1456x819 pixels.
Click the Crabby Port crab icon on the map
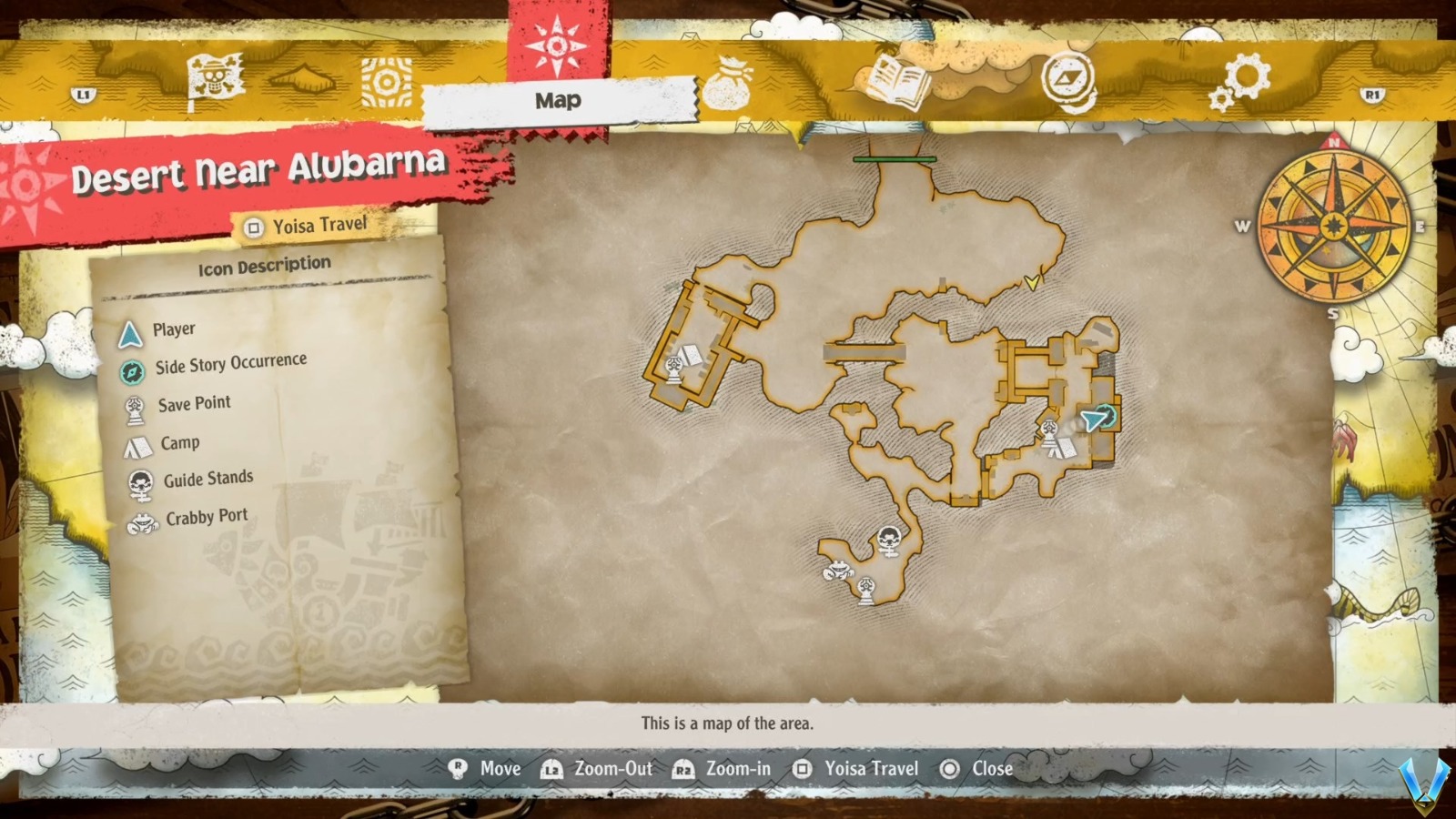838,569
